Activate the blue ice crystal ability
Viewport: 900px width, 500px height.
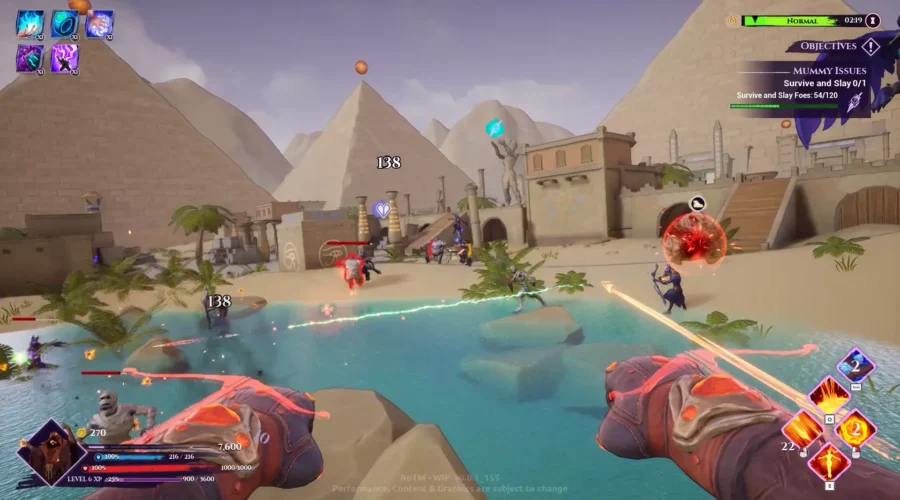[855, 364]
